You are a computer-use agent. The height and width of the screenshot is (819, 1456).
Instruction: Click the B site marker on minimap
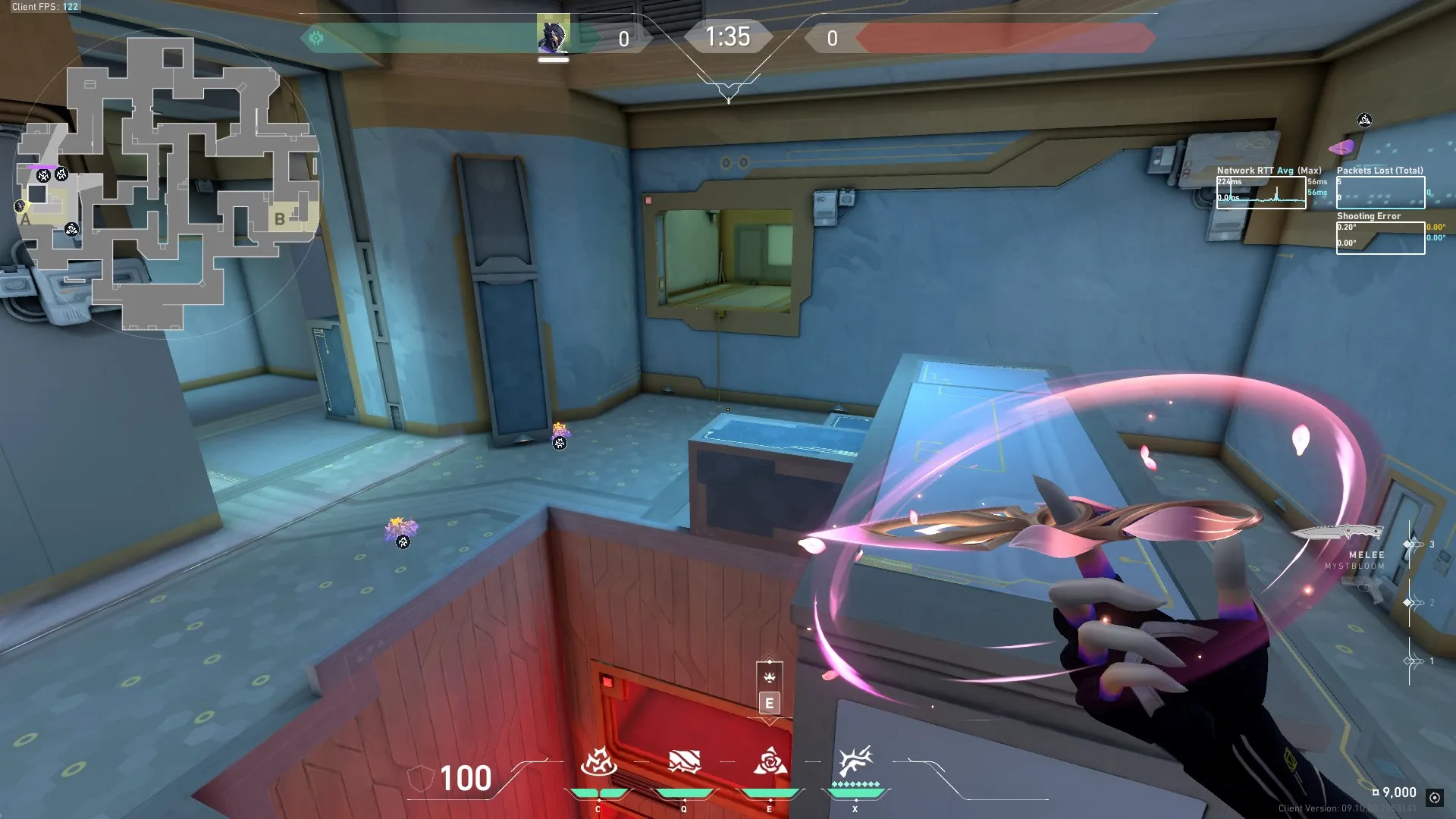[x=280, y=219]
